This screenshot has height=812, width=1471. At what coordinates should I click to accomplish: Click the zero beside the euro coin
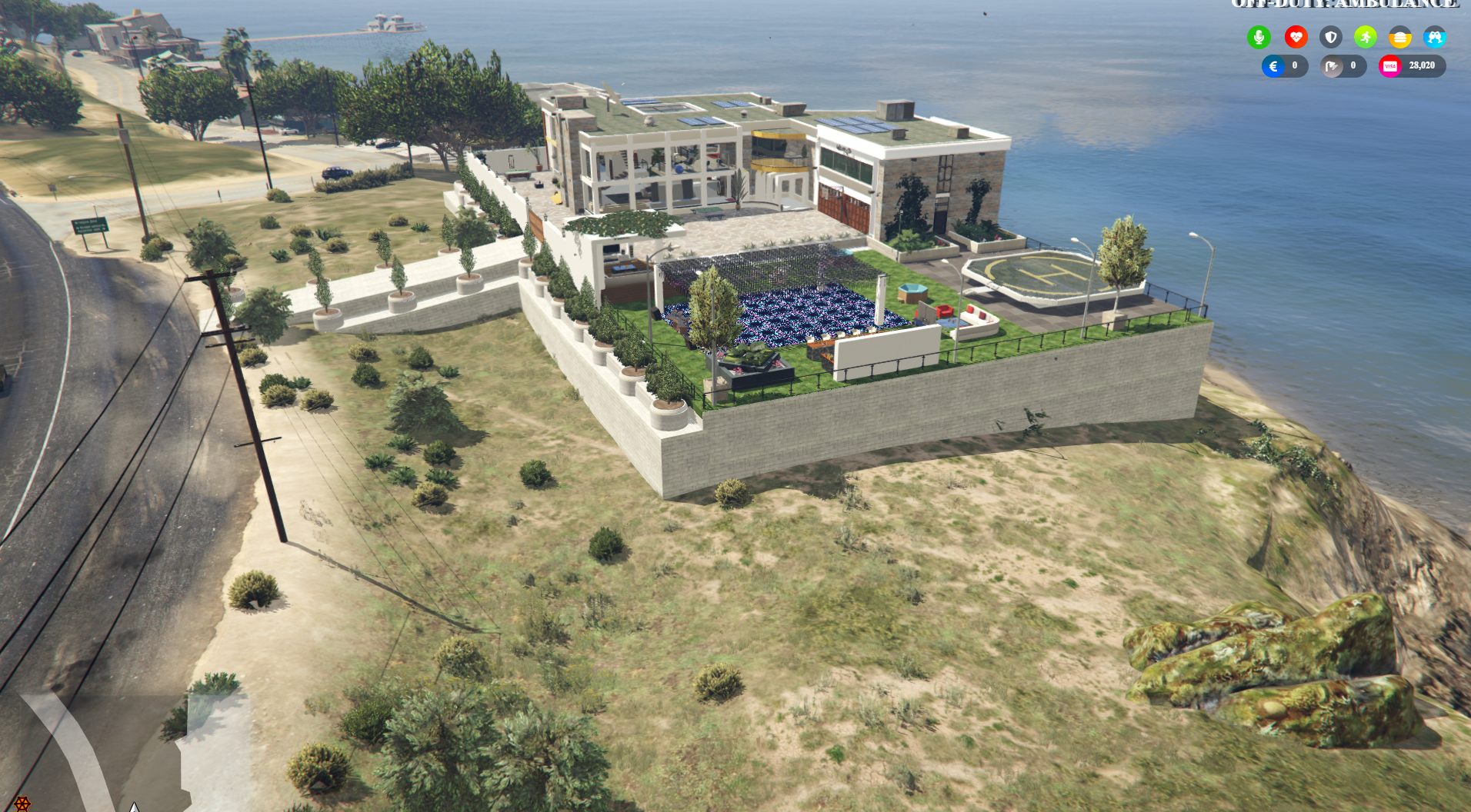(1295, 66)
